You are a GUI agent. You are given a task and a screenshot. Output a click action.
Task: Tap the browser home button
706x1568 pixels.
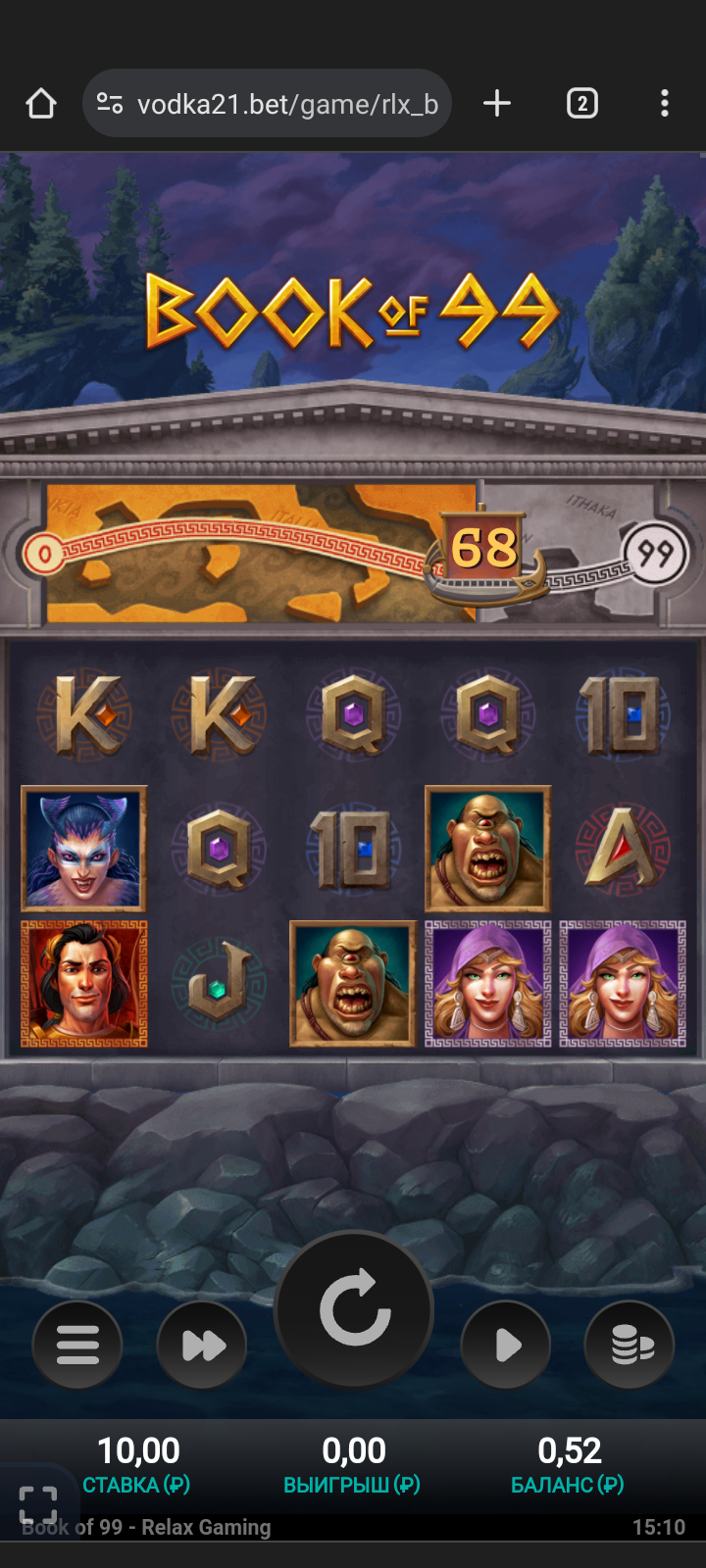(x=41, y=104)
